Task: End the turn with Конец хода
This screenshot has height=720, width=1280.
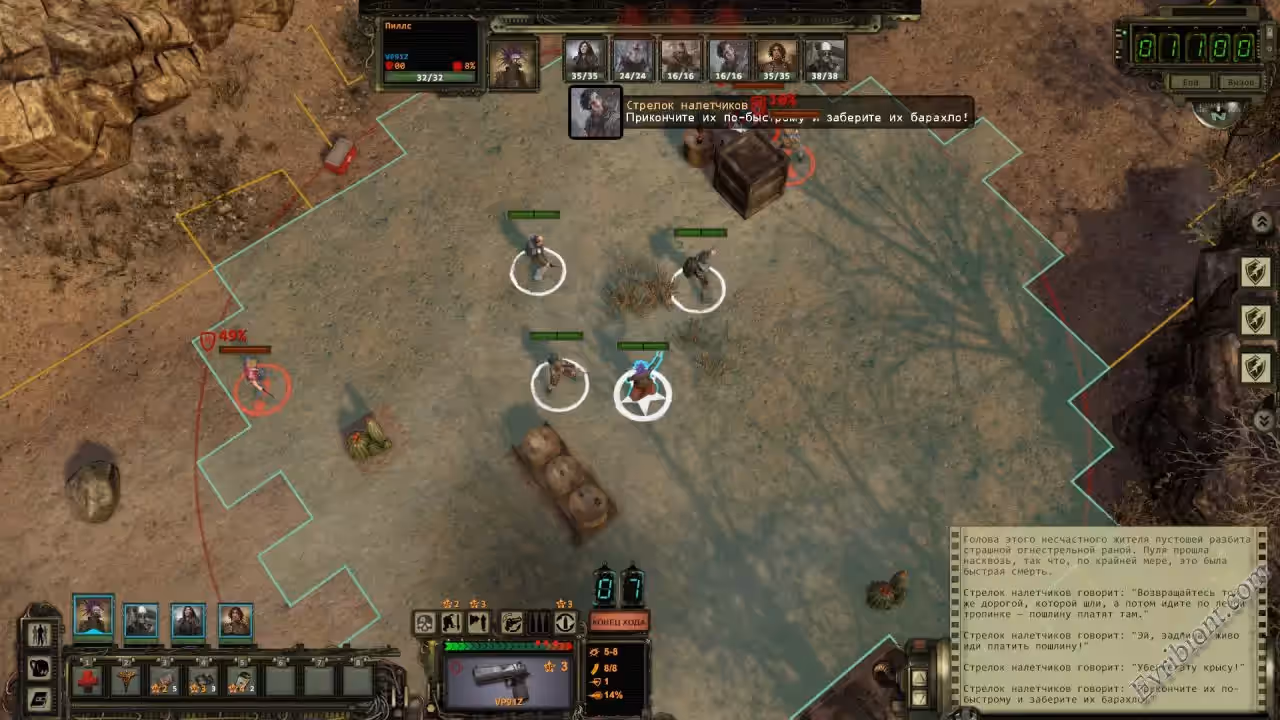Action: point(619,622)
